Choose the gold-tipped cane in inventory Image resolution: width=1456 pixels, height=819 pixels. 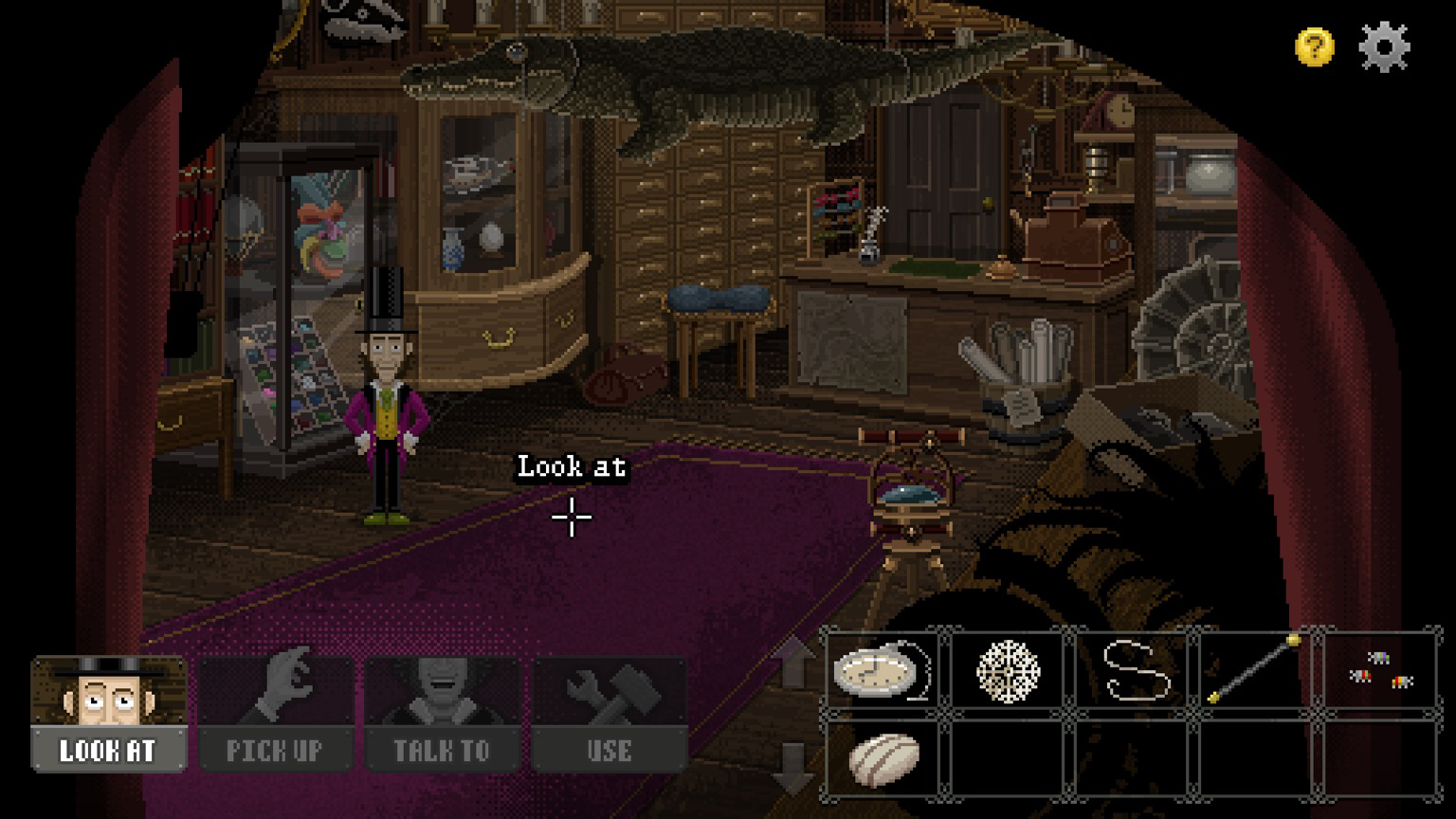[1255, 671]
